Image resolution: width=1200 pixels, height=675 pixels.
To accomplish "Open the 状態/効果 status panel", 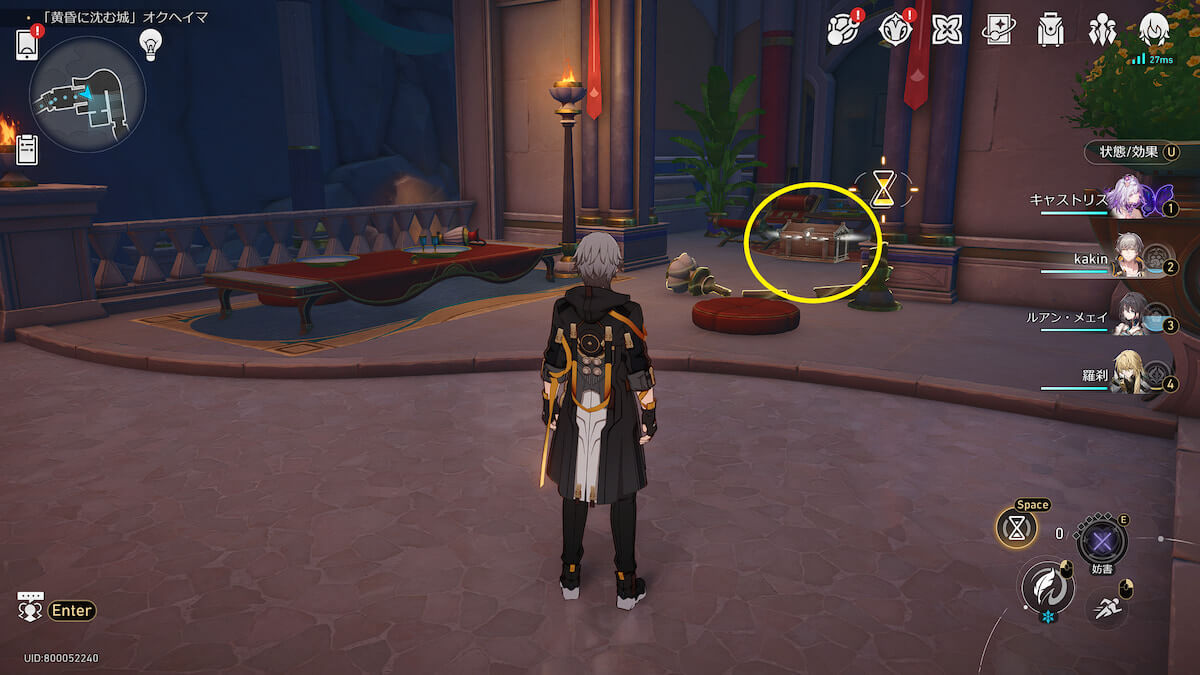I will pos(1132,152).
